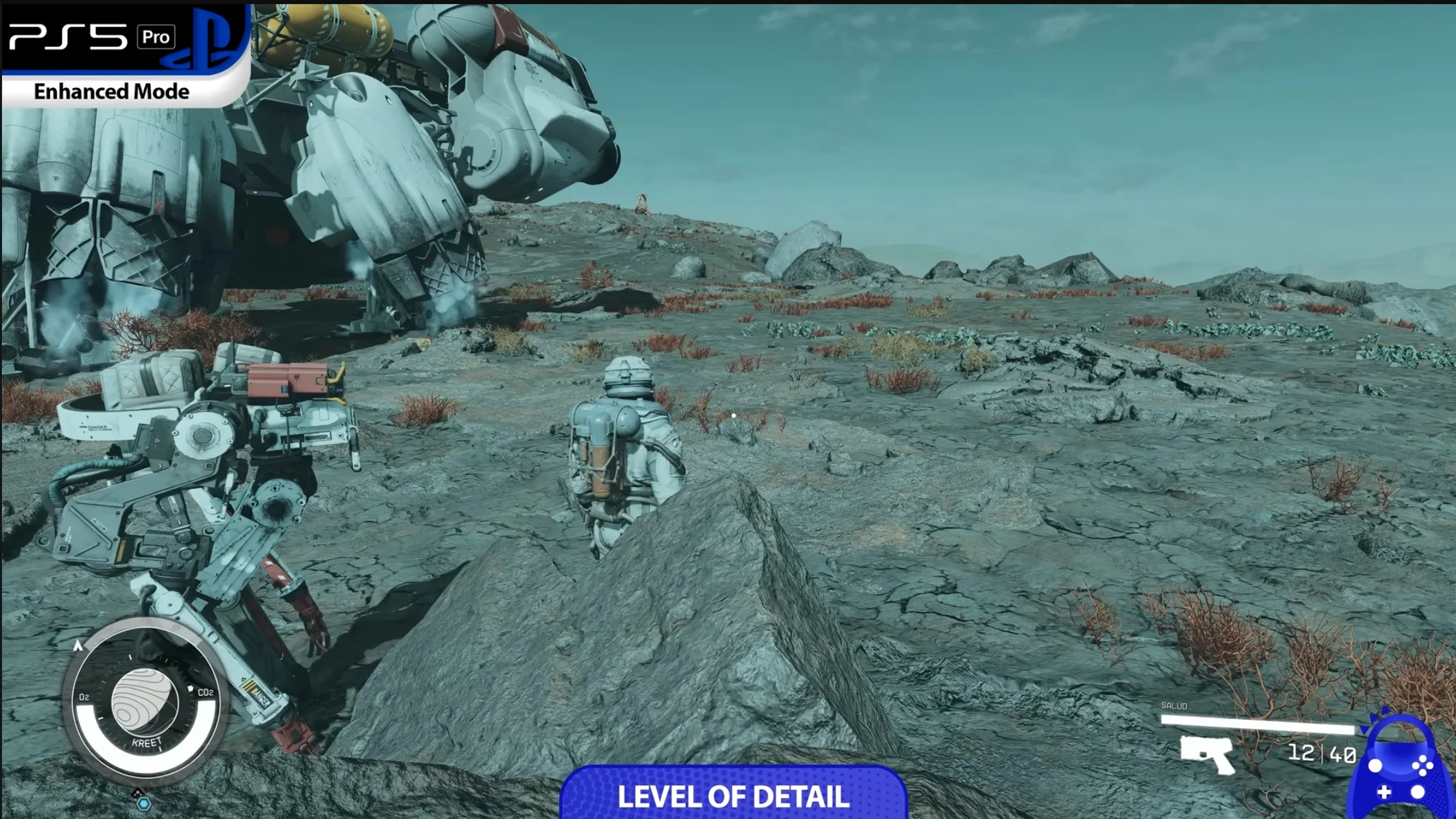This screenshot has height=819, width=1456.
Task: Select the equipped pistol weapon icon
Action: point(1208,754)
